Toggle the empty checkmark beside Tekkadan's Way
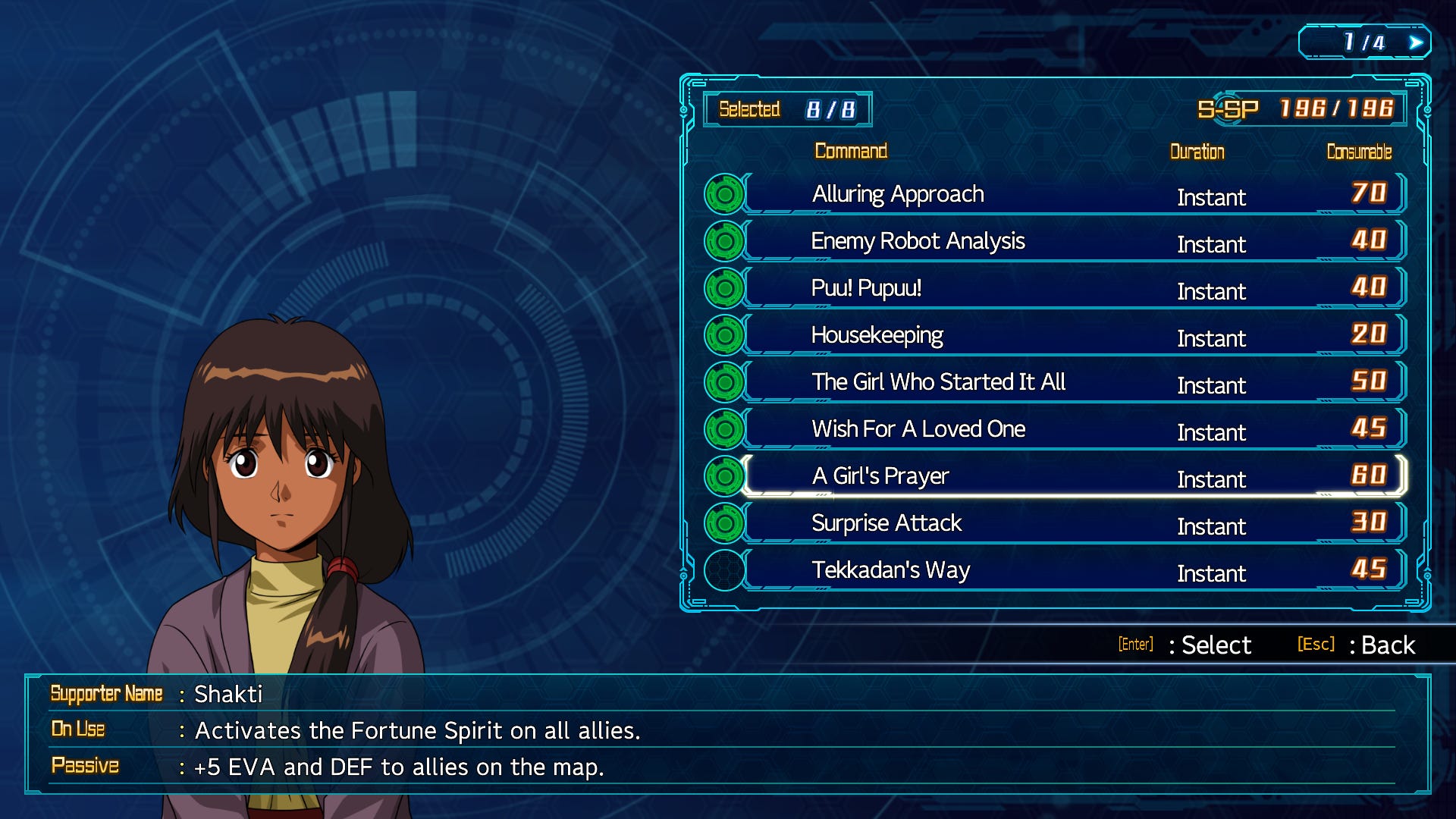Screen dimensions: 1456x819 pos(724,570)
